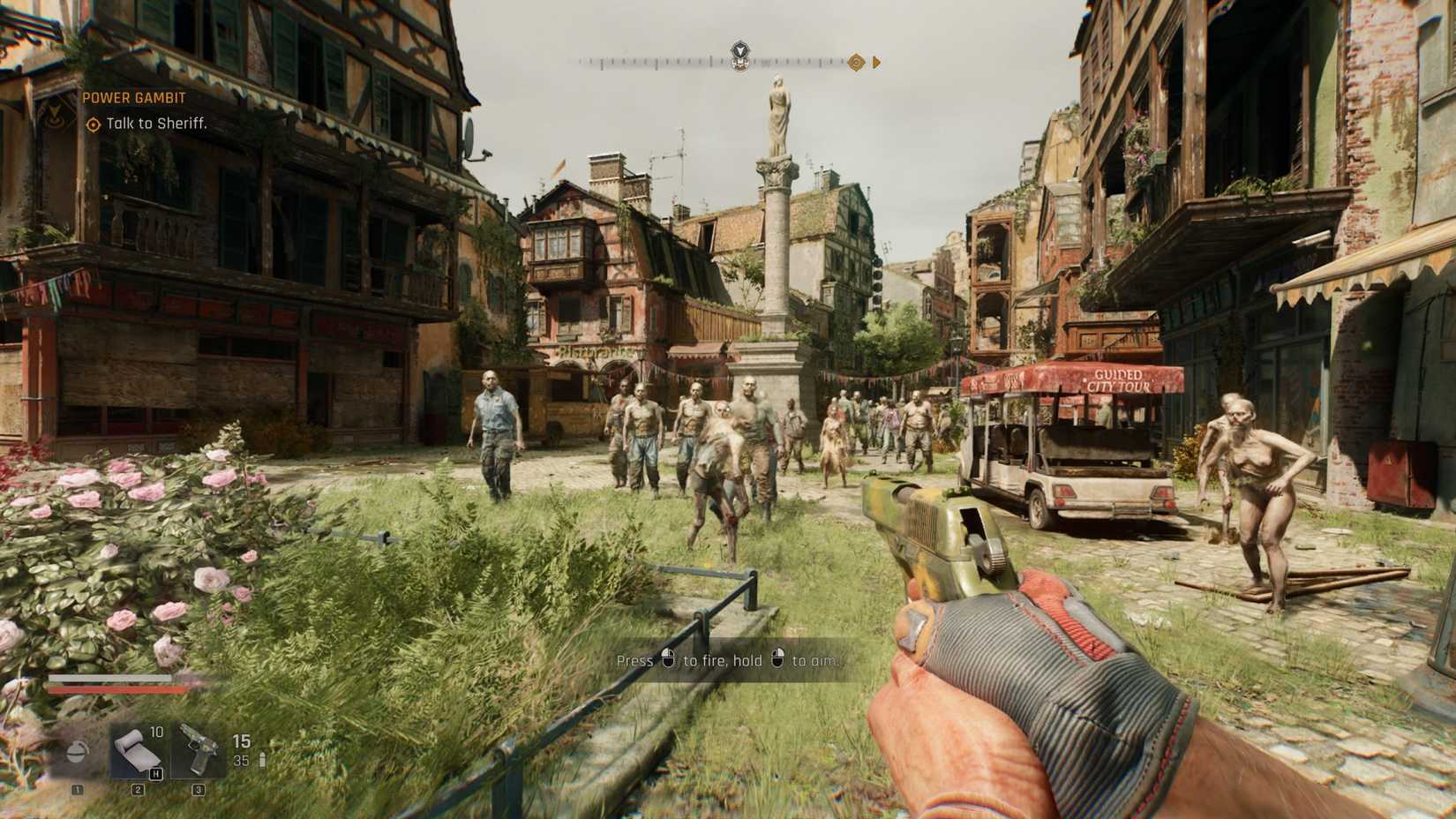Click the '2' key label under the bandage slot
This screenshot has width=1456, height=819.
(x=137, y=790)
